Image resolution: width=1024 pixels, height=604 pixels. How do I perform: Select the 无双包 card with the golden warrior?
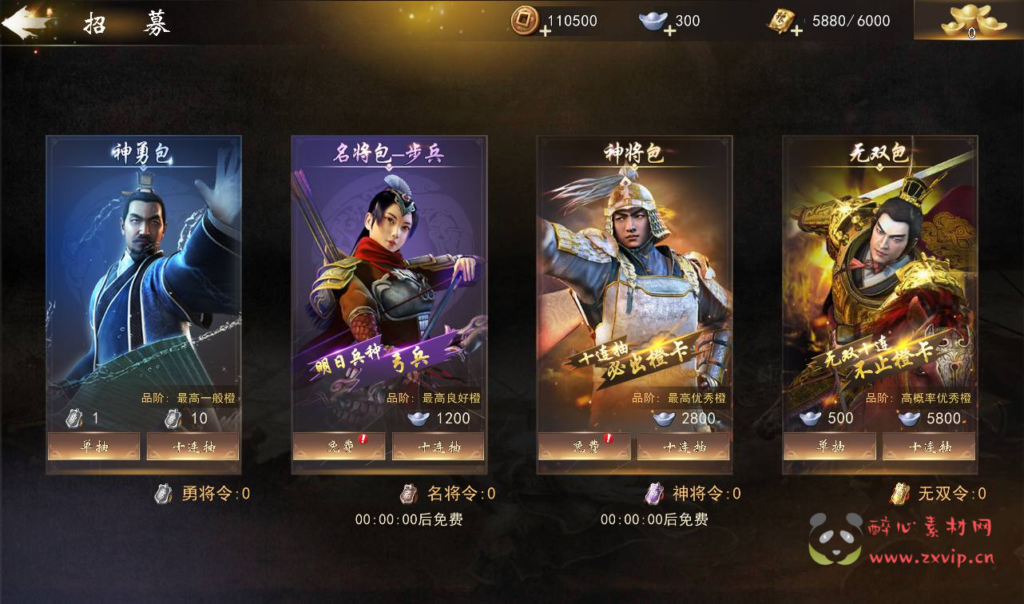879,270
